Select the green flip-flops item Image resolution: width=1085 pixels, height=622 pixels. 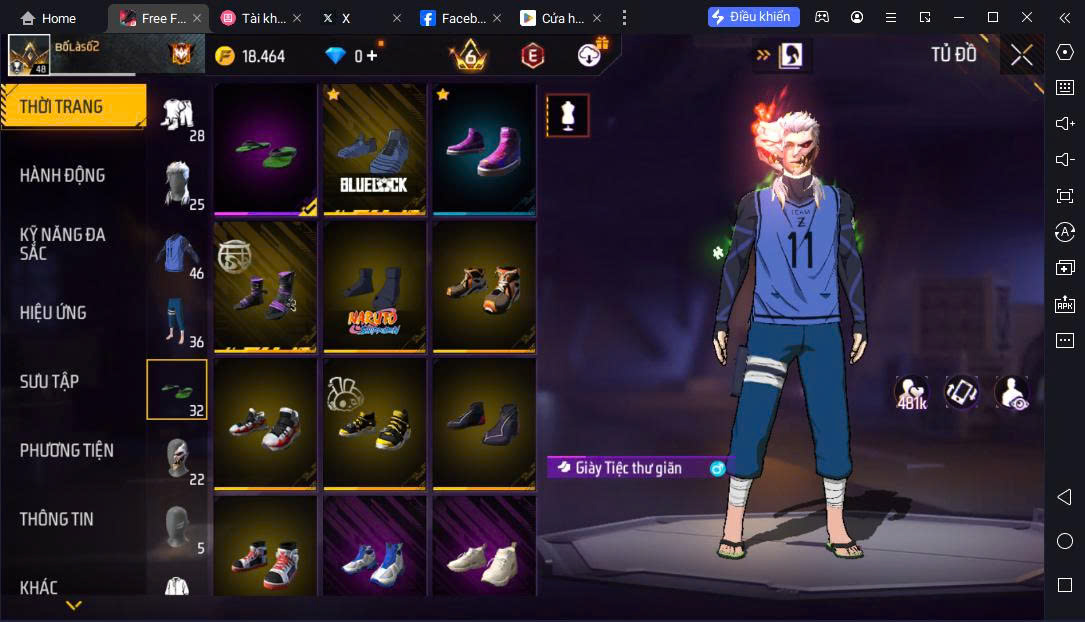pyautogui.click(x=265, y=148)
